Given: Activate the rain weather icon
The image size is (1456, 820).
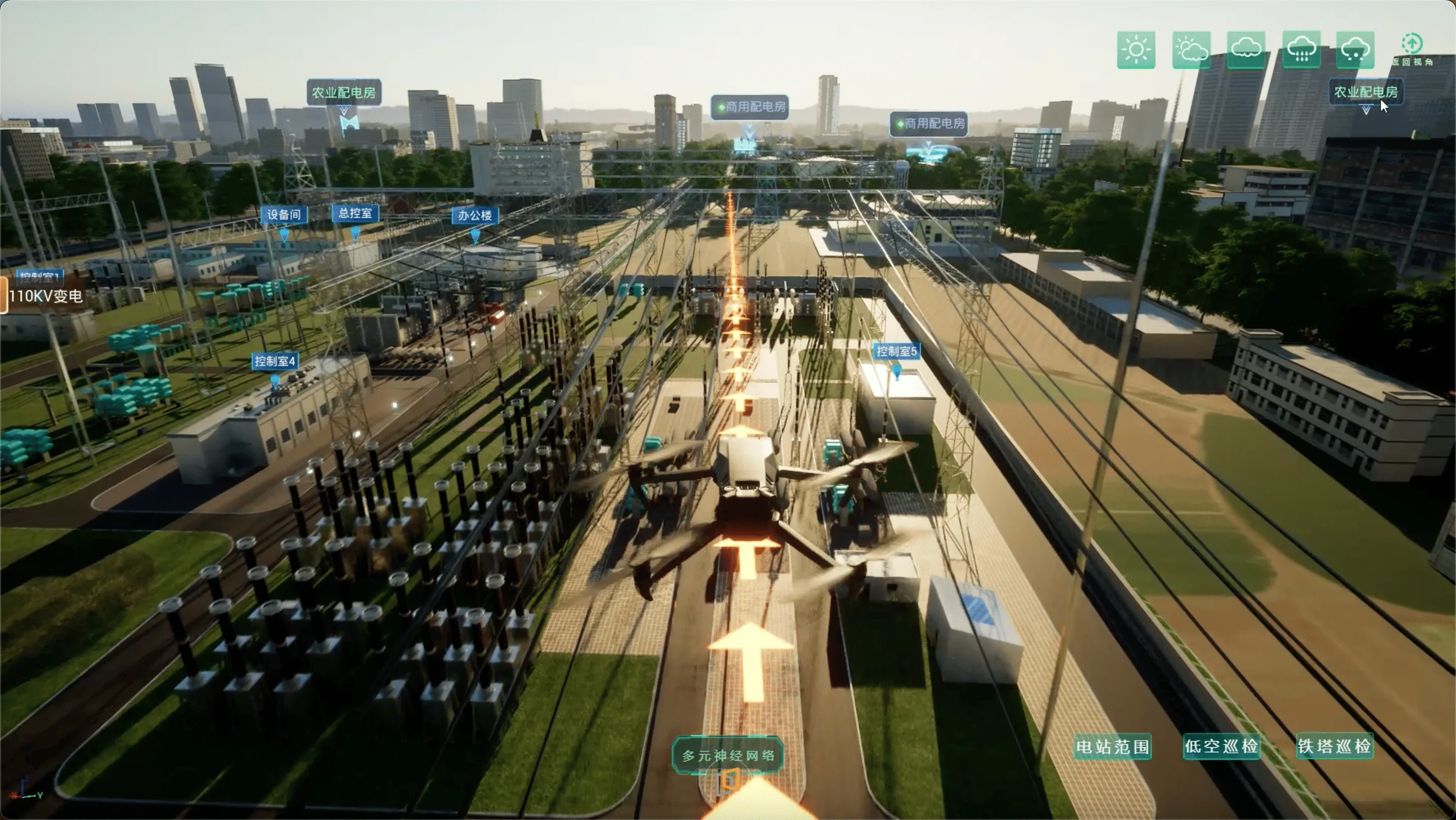Looking at the screenshot, I should click(x=1301, y=50).
